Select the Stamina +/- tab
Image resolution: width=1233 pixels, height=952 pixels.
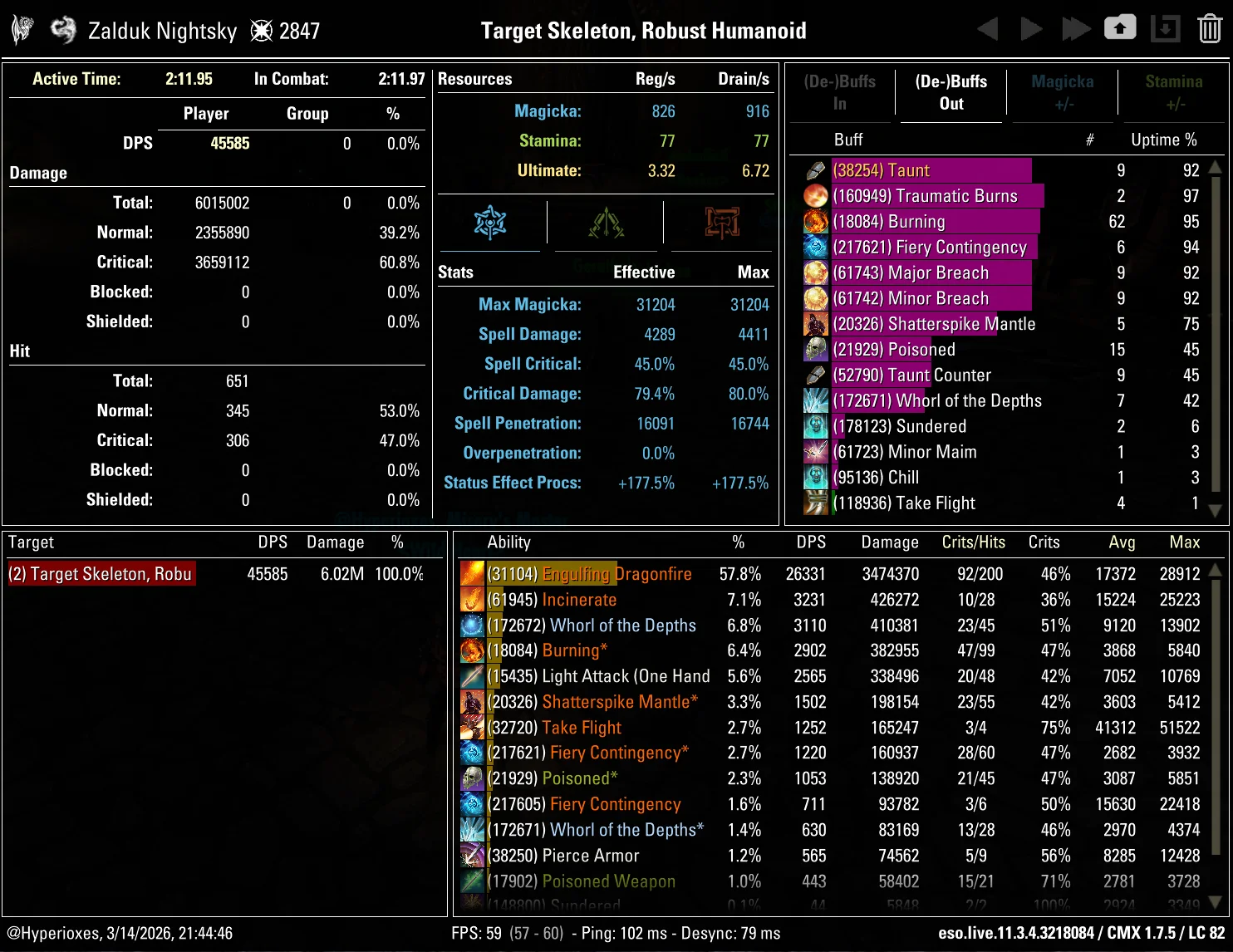tap(1174, 91)
